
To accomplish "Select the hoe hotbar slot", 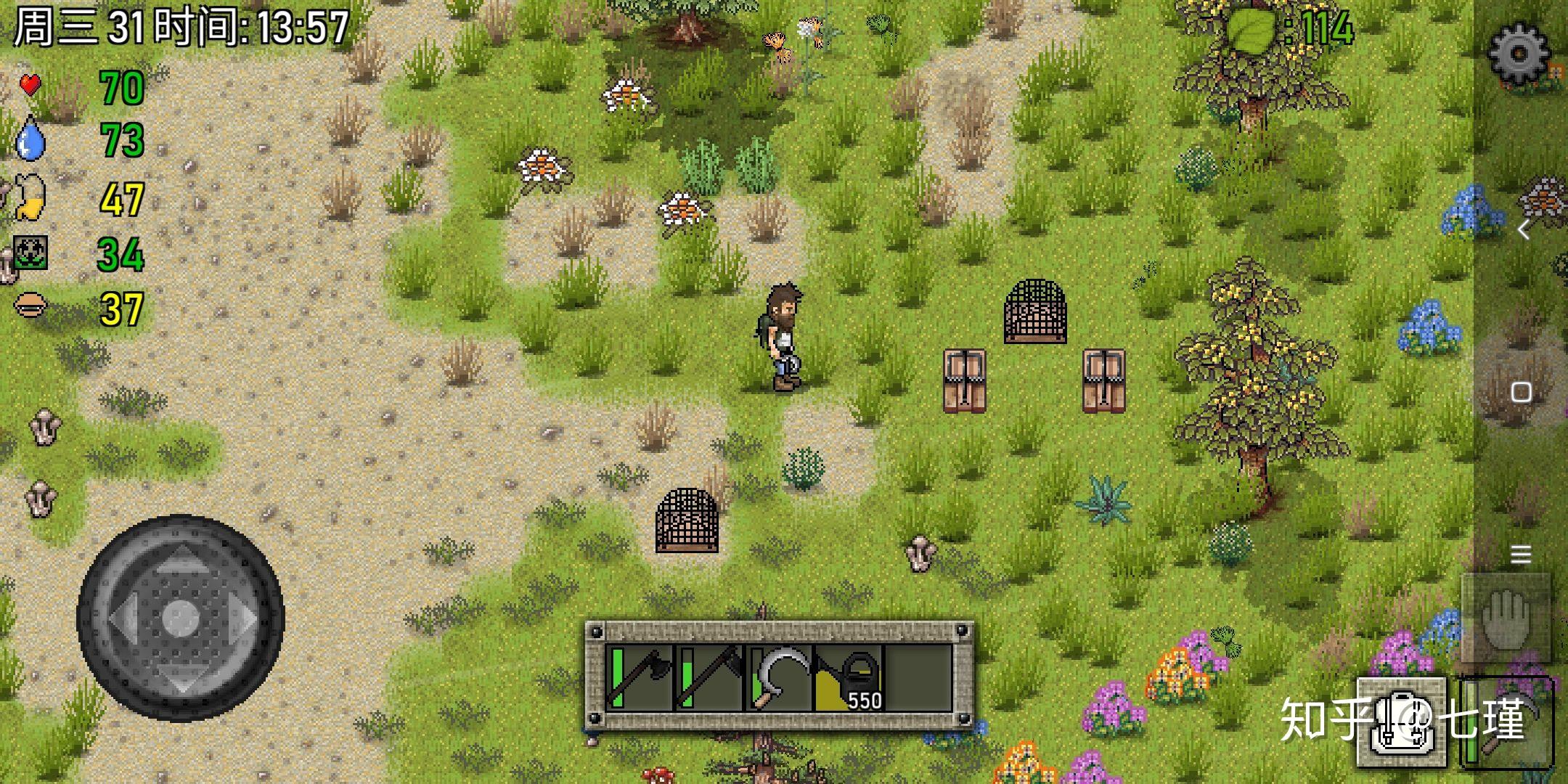I will [709, 678].
